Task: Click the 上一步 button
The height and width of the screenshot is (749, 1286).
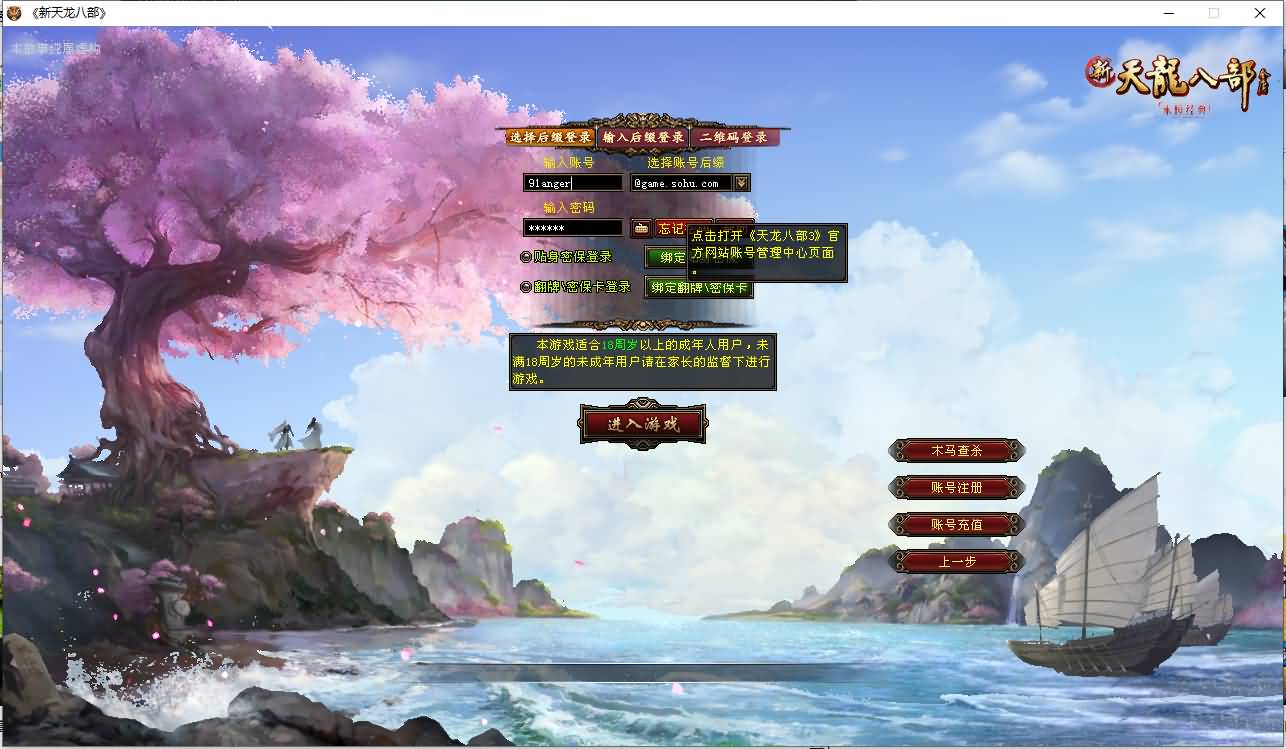Action: (x=956, y=560)
